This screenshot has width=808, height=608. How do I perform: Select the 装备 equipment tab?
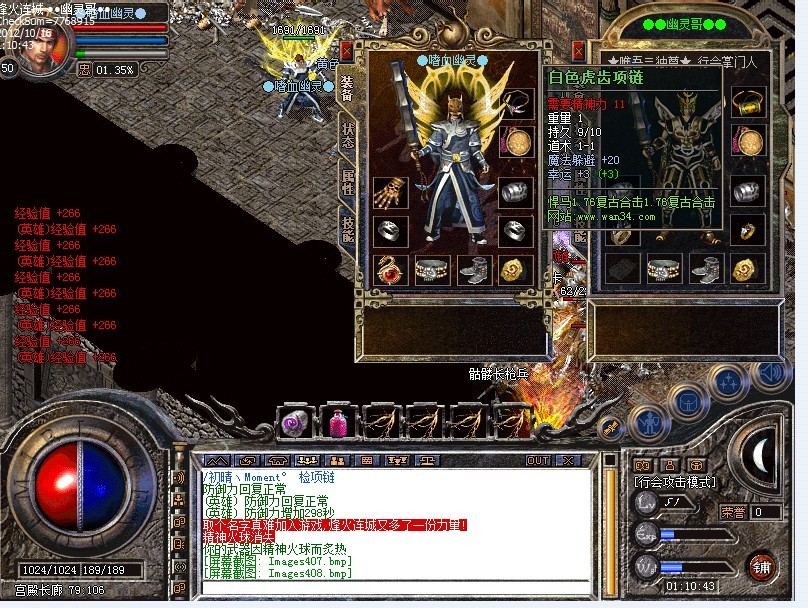pos(348,88)
